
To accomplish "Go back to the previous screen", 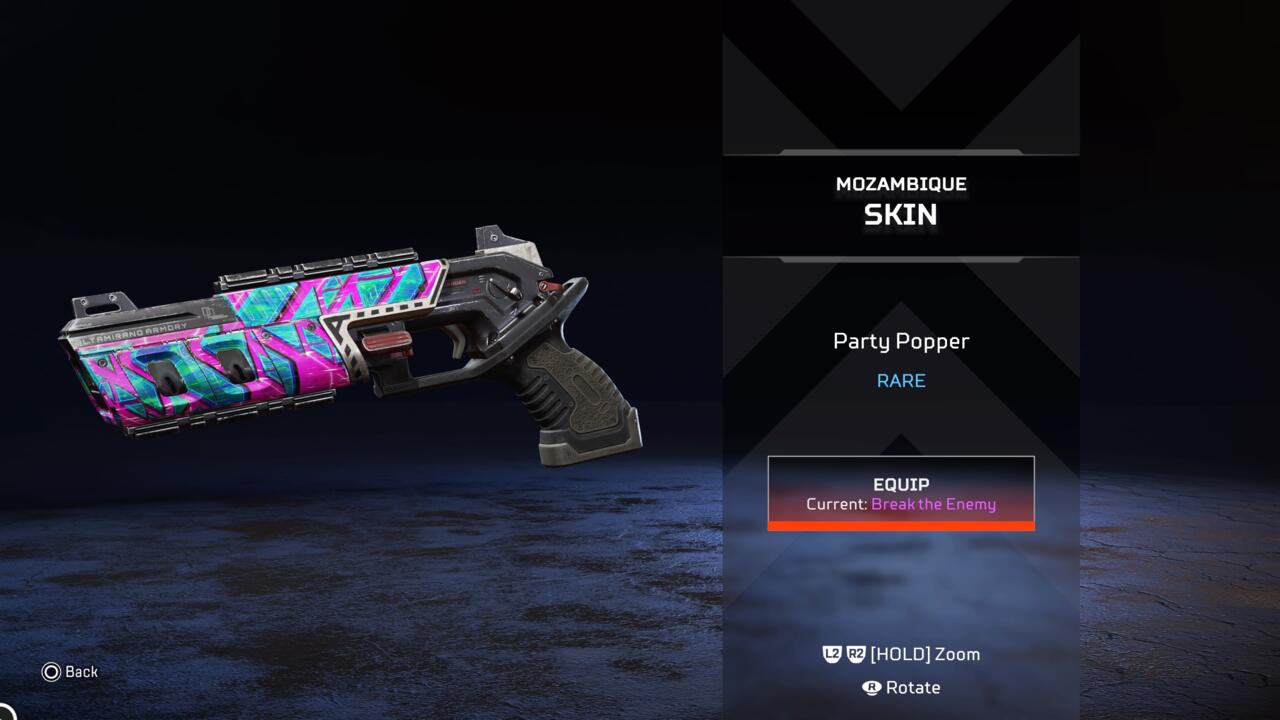I will [70, 672].
